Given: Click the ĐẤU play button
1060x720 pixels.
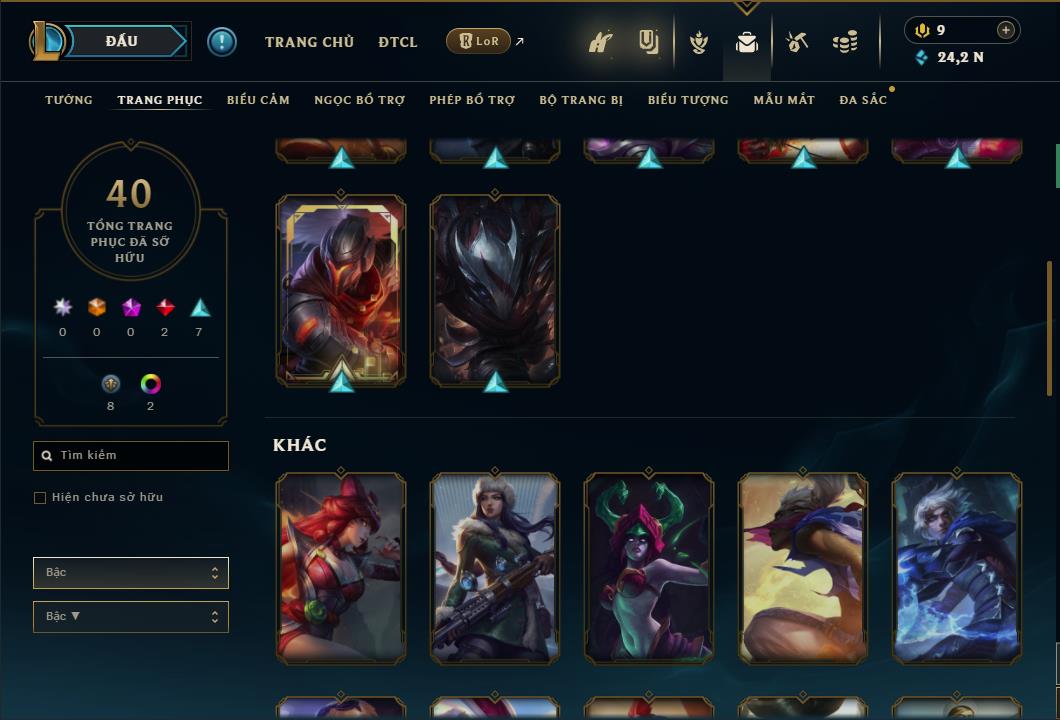Looking at the screenshot, I should pyautogui.click(x=120, y=41).
